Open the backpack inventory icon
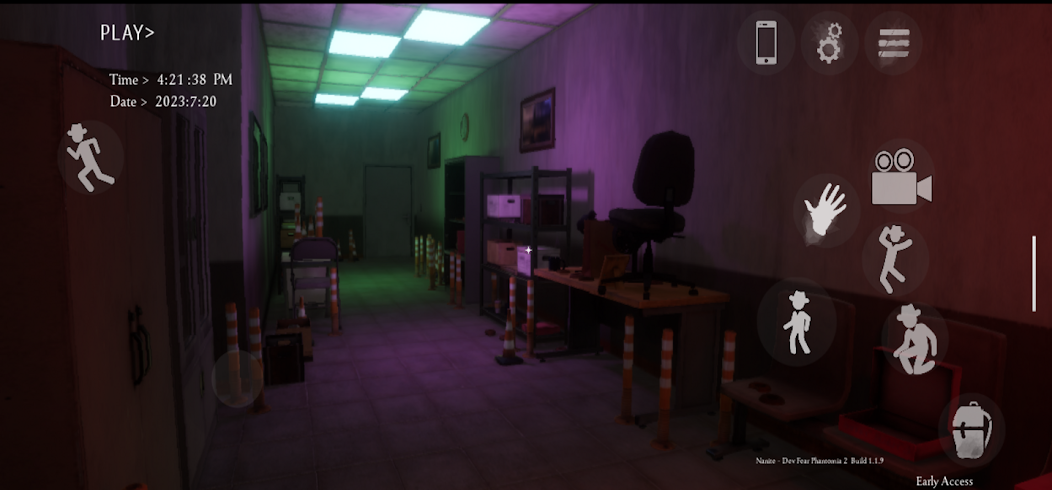Screen dimensions: 1052x490 (971, 430)
